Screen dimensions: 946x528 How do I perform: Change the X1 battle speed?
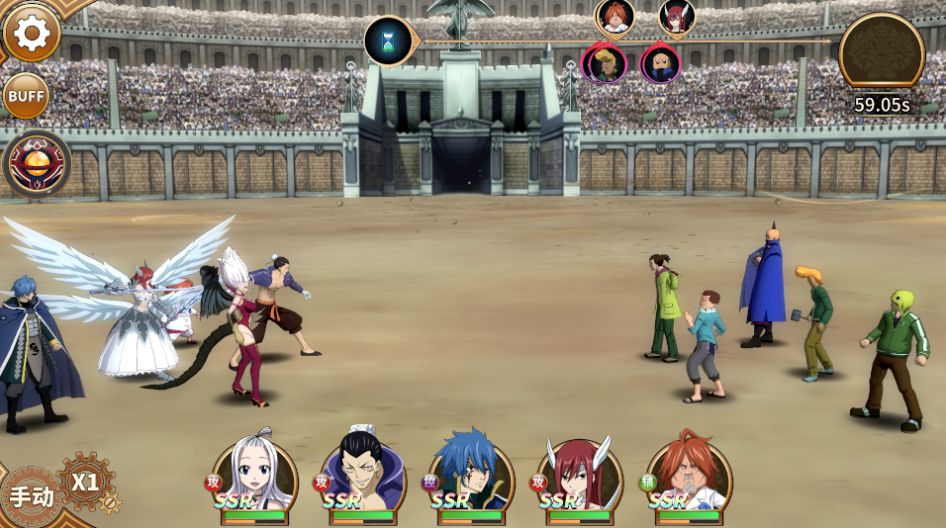pos(86,482)
